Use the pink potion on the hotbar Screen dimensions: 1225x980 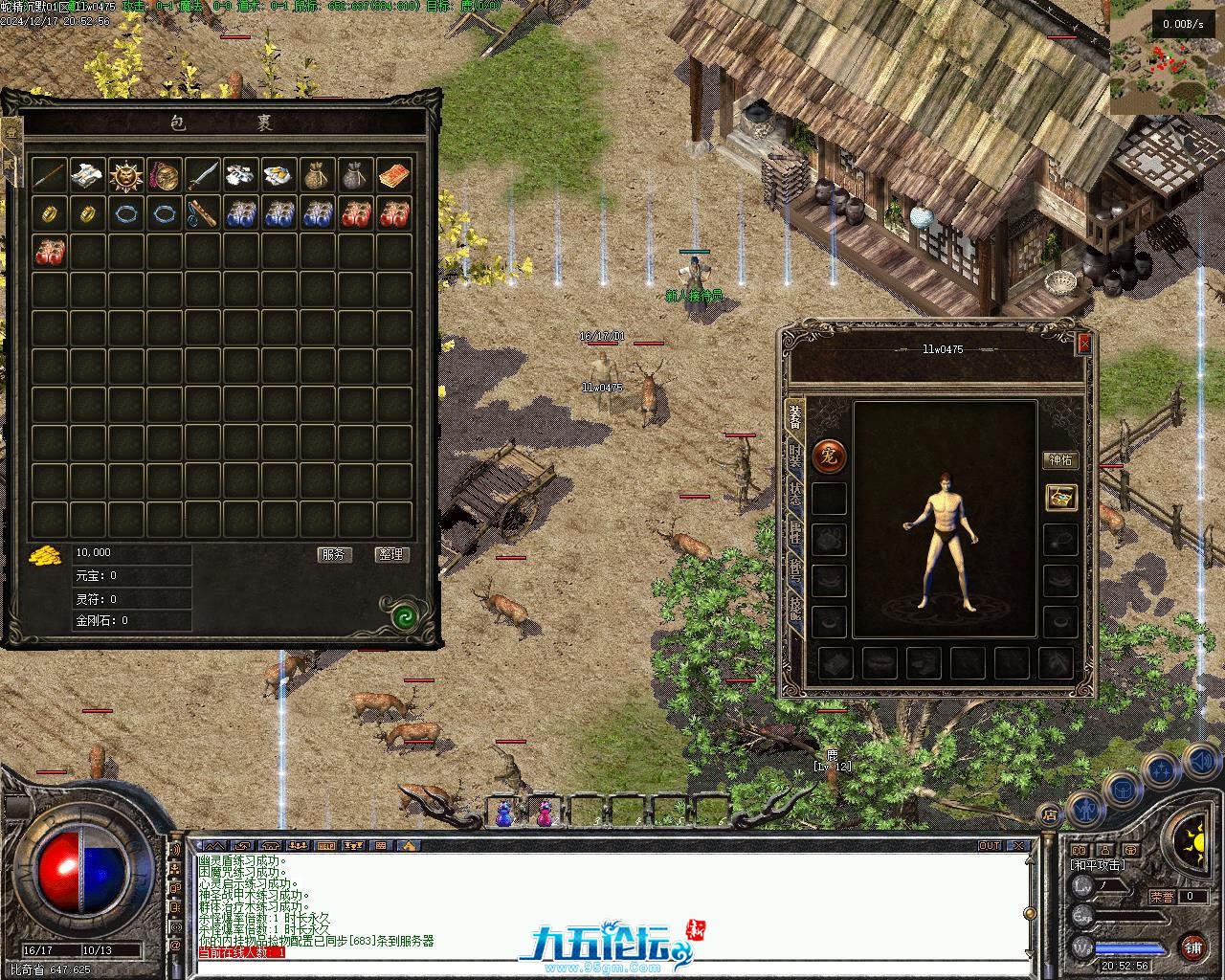tap(545, 813)
